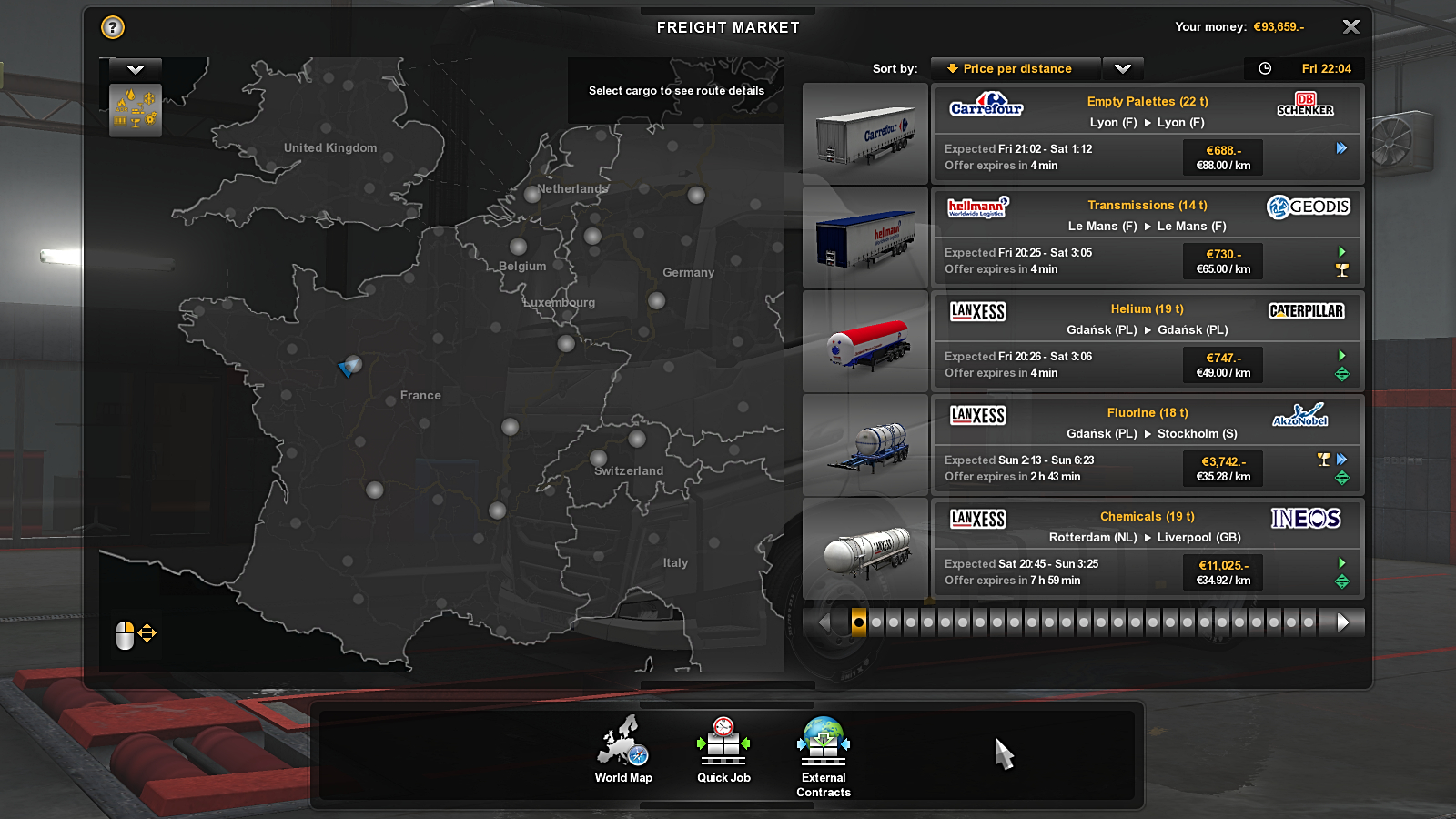
Task: Go to the previous page of offers
Action: point(824,622)
